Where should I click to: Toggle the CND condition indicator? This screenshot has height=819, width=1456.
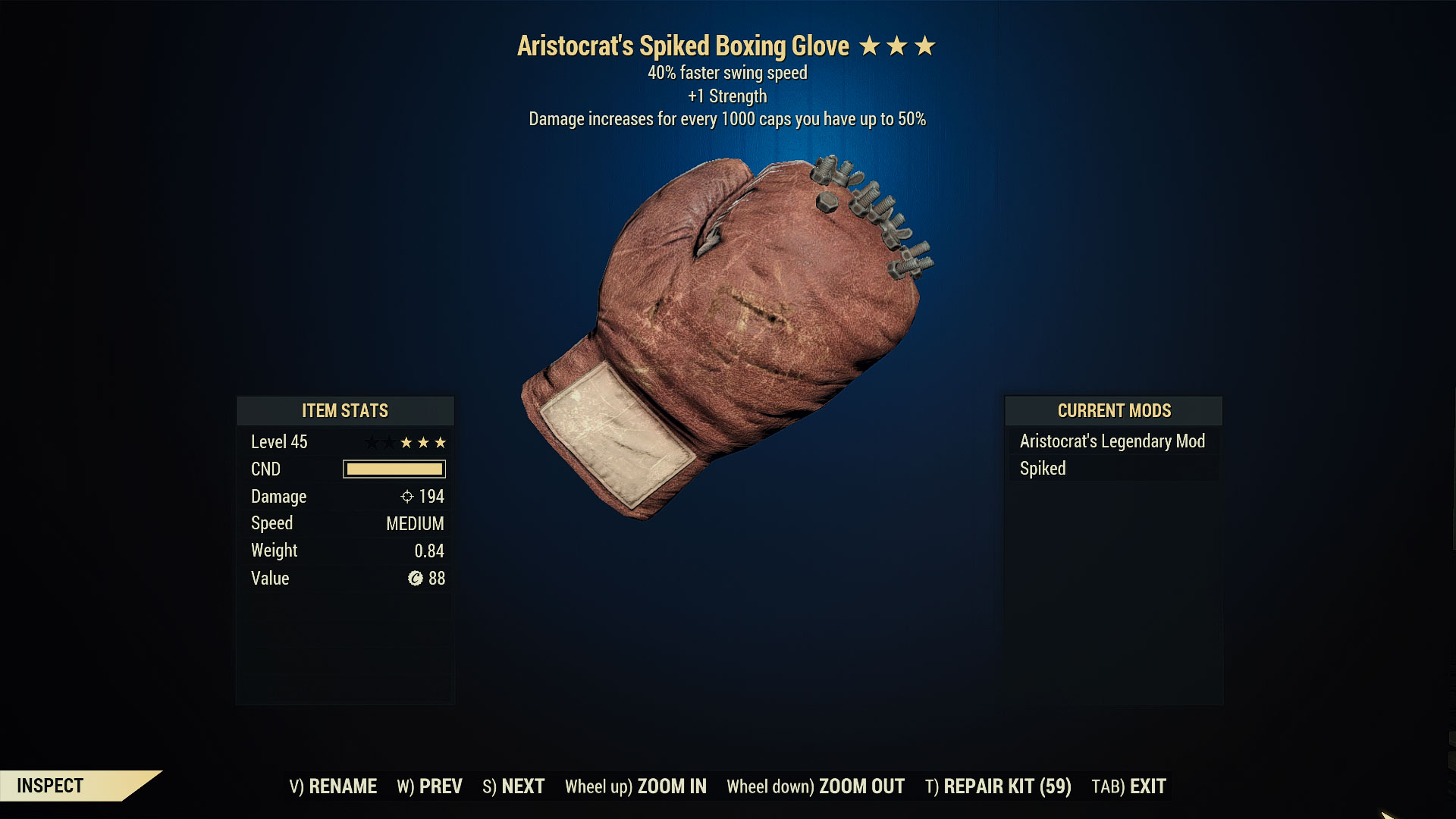click(394, 469)
